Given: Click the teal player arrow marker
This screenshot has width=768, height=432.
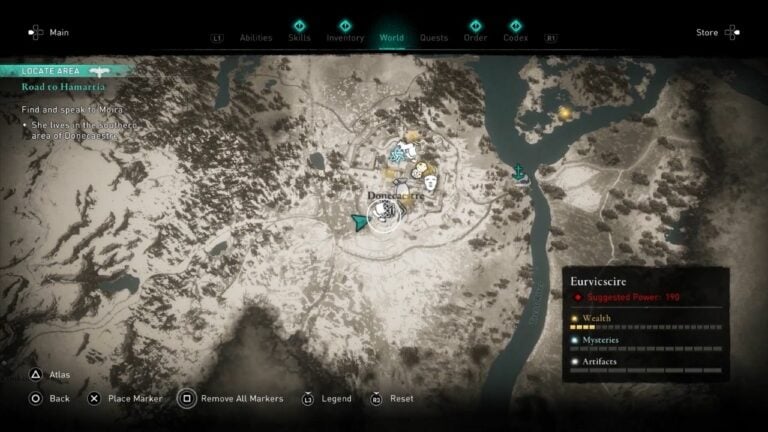Looking at the screenshot, I should pyautogui.click(x=359, y=223).
